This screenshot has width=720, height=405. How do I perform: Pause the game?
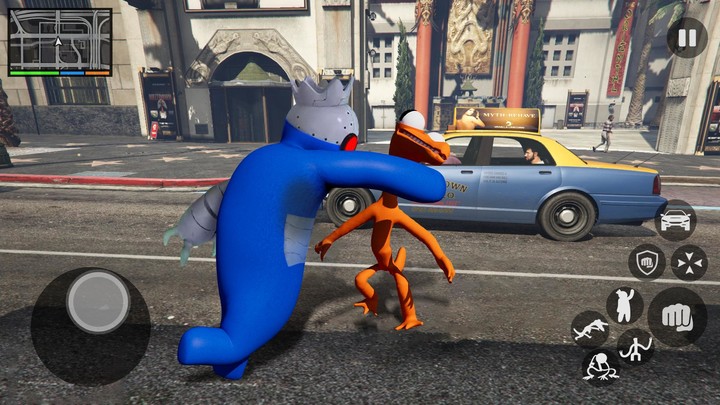pyautogui.click(x=686, y=38)
